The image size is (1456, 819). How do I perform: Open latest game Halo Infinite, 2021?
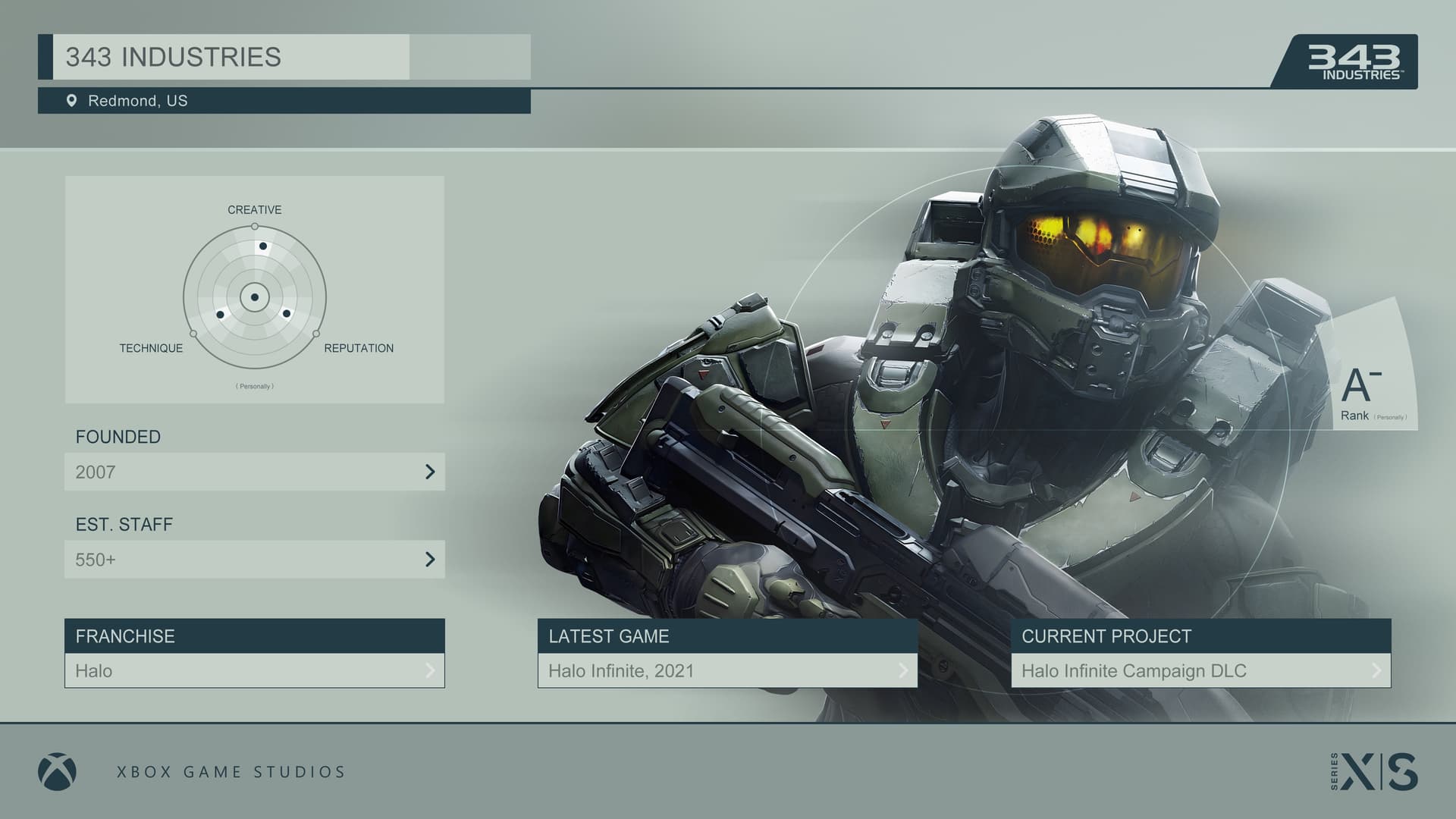727,670
